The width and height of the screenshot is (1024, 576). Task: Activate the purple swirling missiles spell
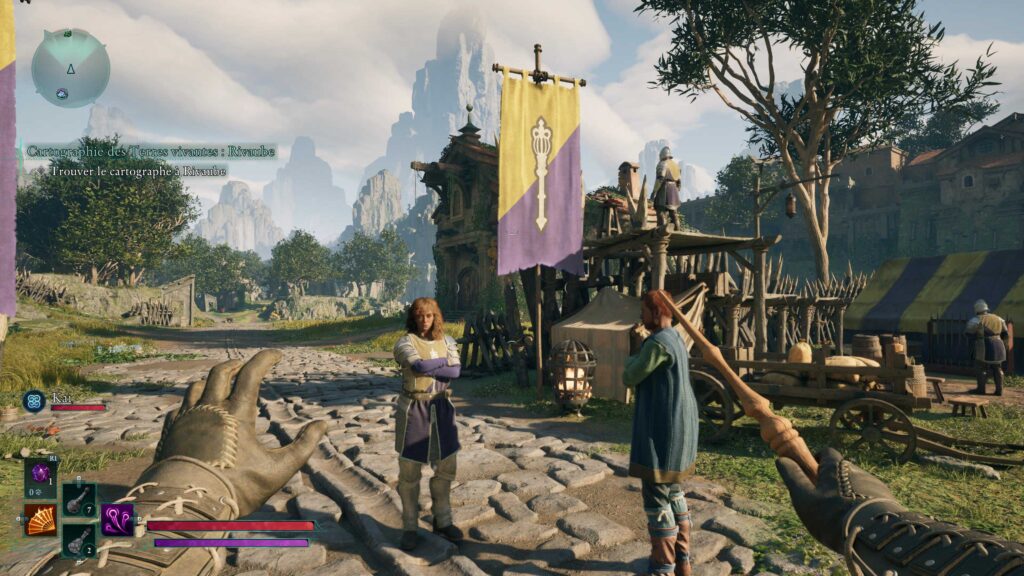click(117, 520)
